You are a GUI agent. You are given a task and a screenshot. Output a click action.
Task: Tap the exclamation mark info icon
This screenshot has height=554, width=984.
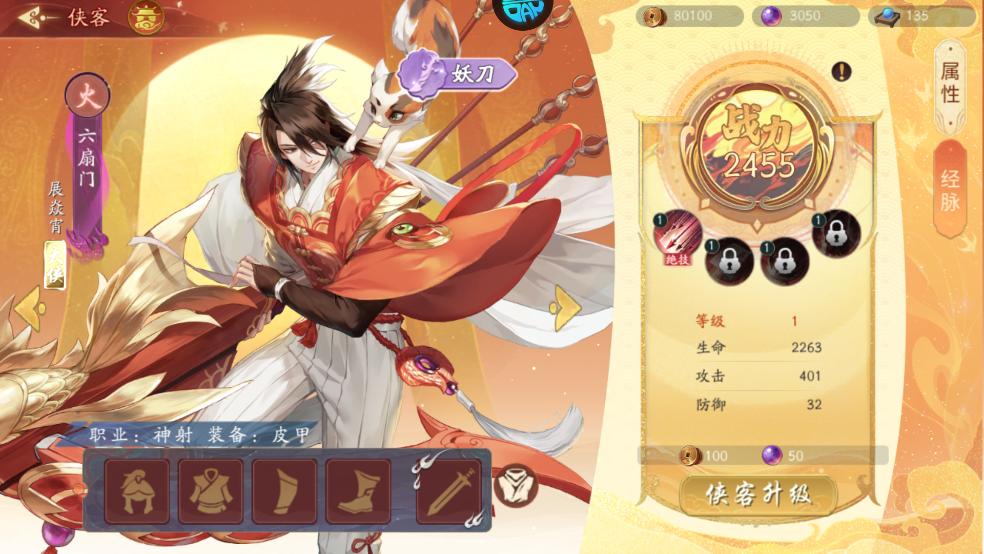(x=842, y=71)
